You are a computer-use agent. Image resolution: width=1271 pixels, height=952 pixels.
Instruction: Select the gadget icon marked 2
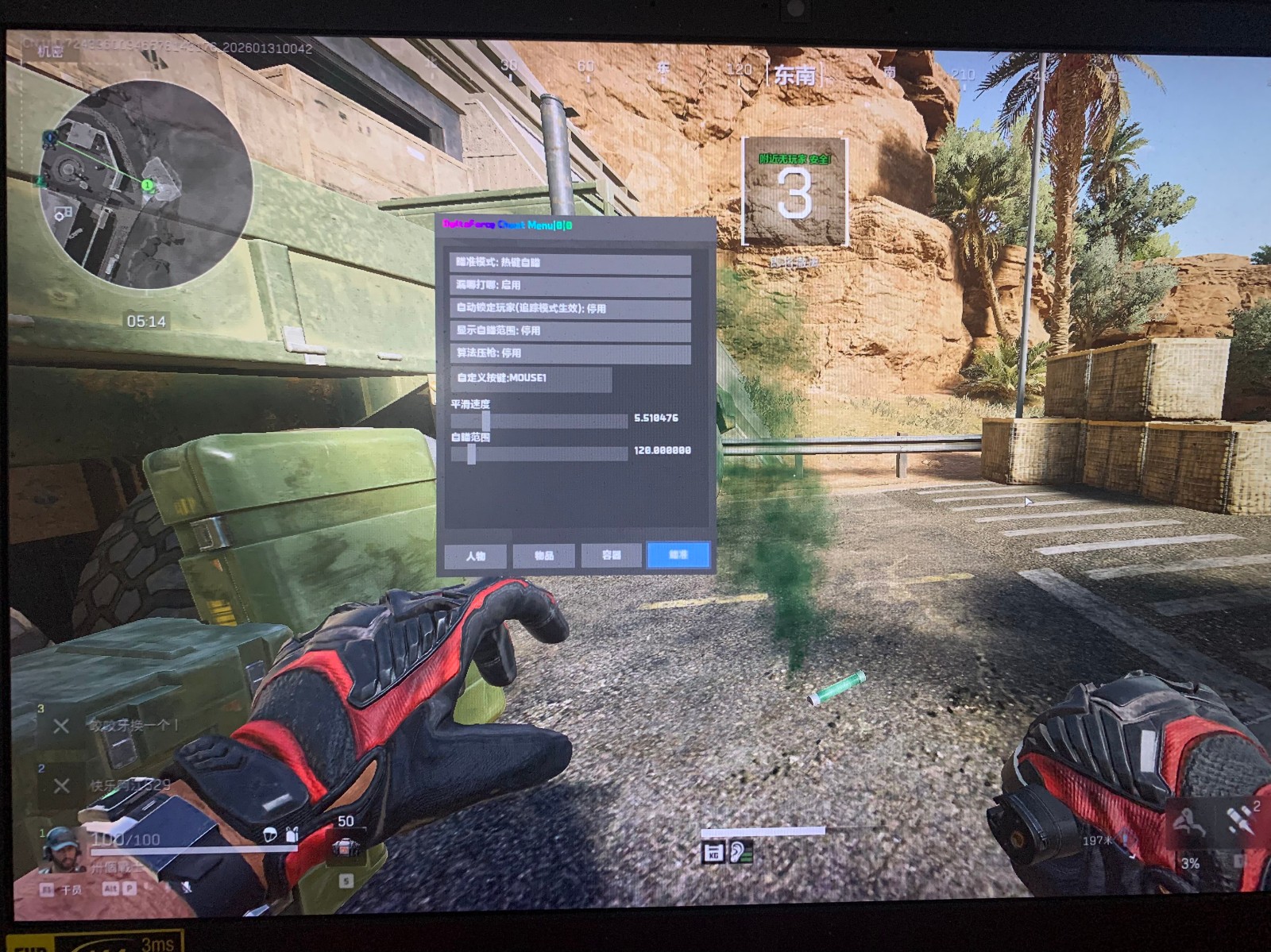tap(1240, 820)
